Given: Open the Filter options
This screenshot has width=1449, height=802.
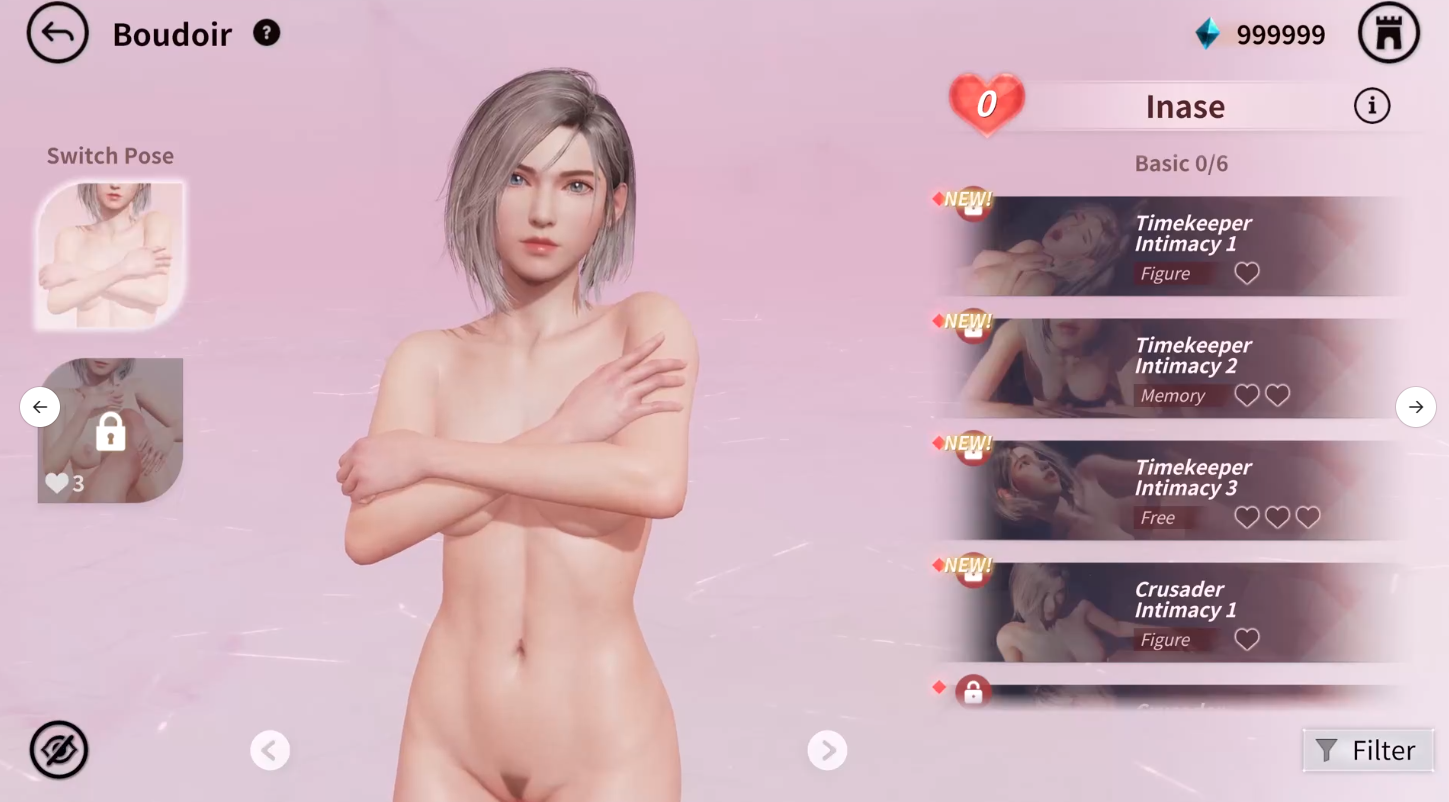Looking at the screenshot, I should tap(1368, 750).
